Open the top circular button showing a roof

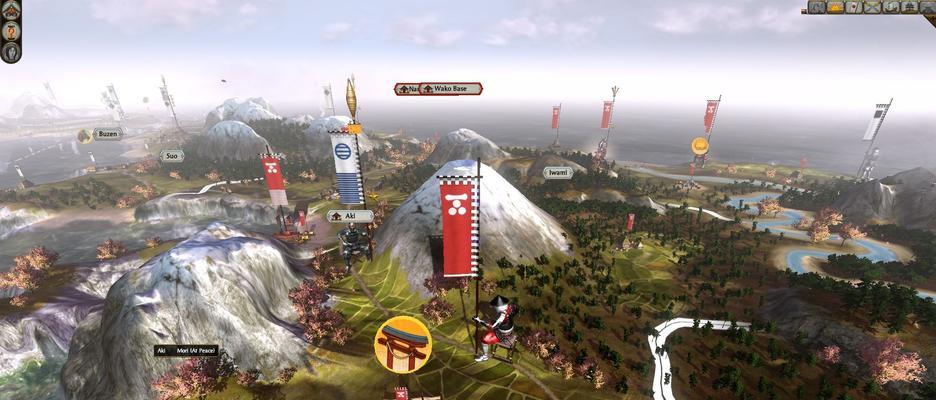pos(11,10)
